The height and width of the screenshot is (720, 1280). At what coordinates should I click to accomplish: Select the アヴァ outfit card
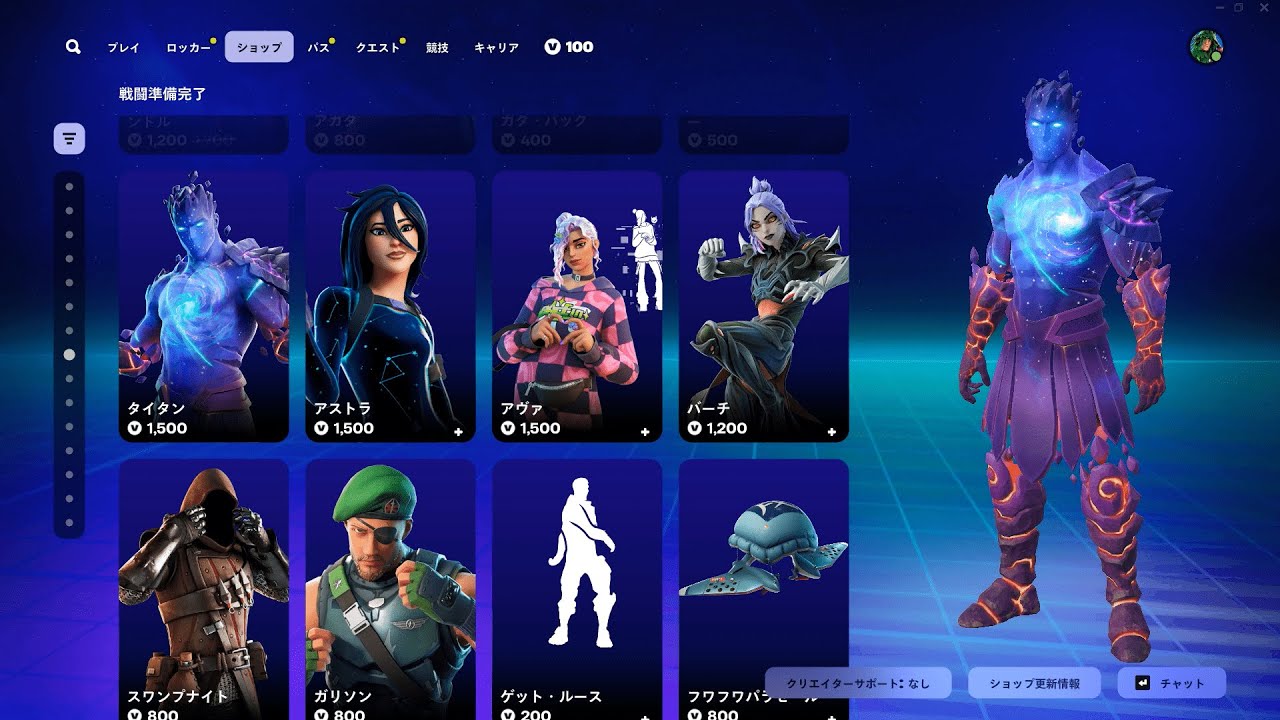click(577, 306)
